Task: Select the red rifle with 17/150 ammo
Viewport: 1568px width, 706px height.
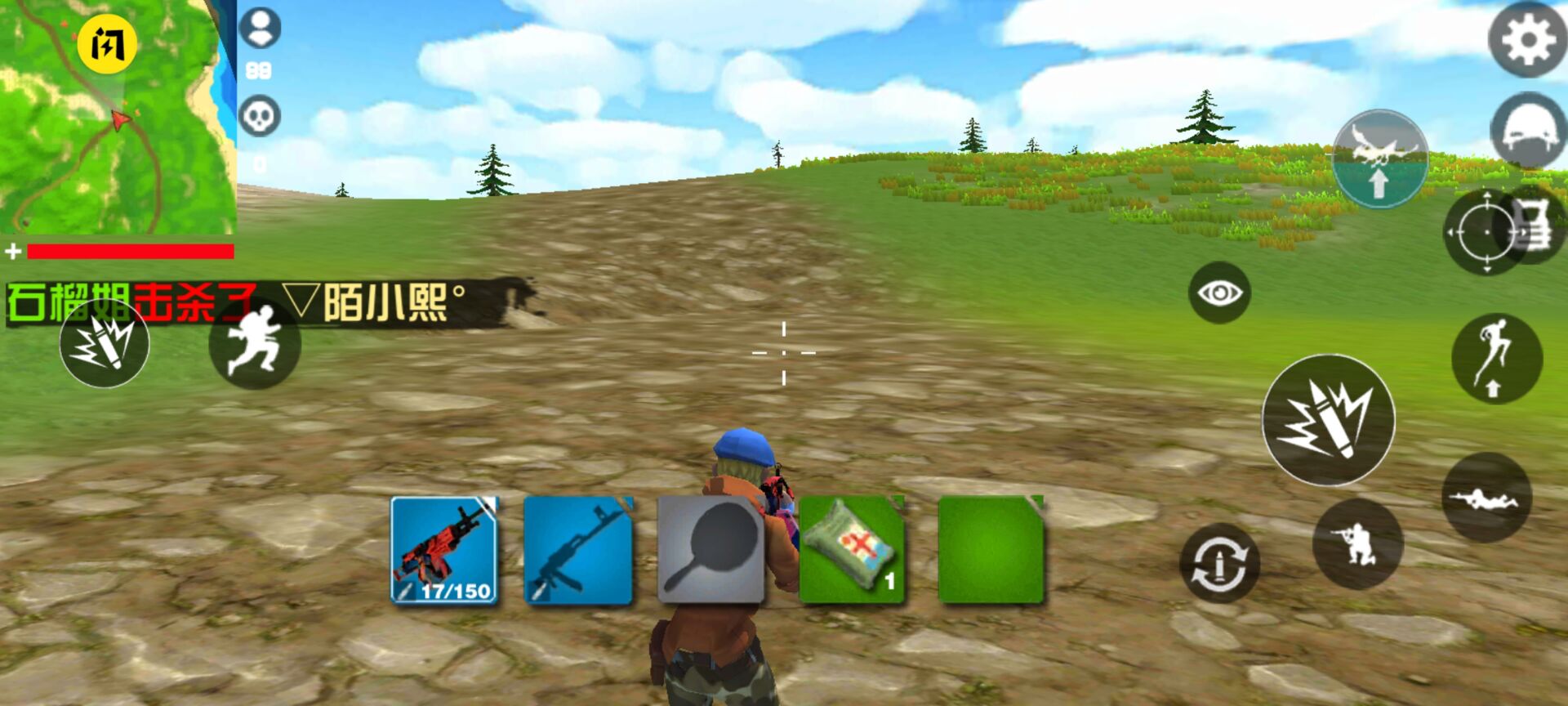Action: pos(444,550)
